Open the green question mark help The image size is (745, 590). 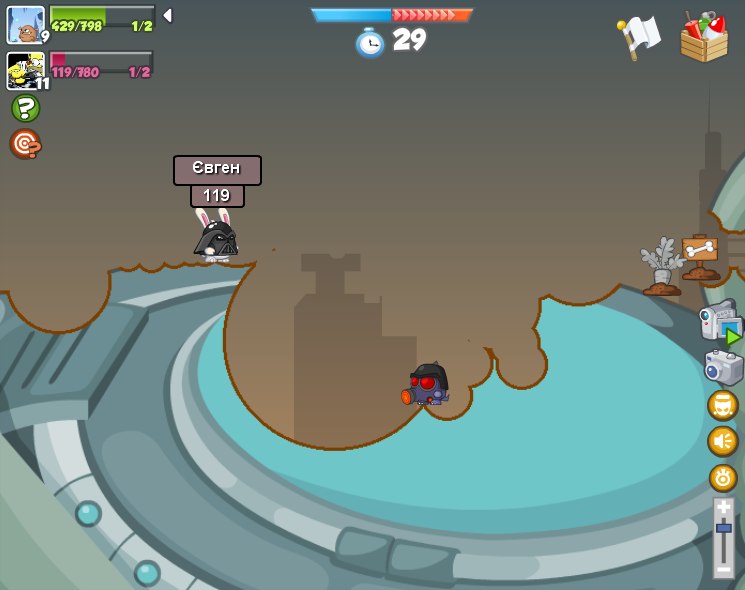pyautogui.click(x=25, y=108)
